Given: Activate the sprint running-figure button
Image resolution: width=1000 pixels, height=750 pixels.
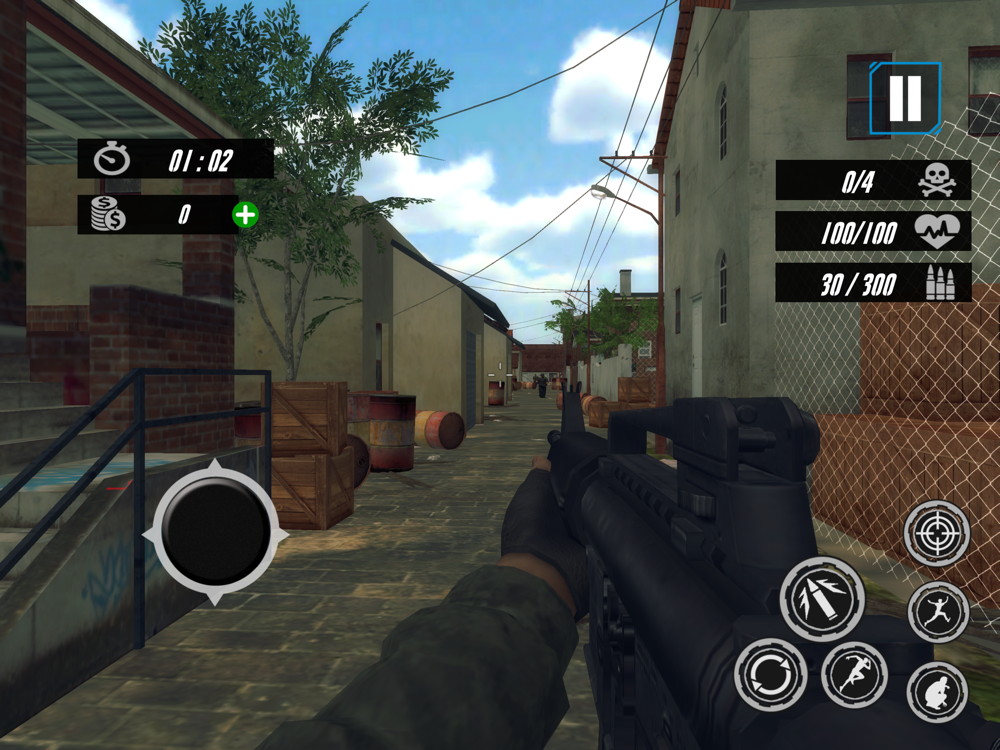Looking at the screenshot, I should [854, 673].
